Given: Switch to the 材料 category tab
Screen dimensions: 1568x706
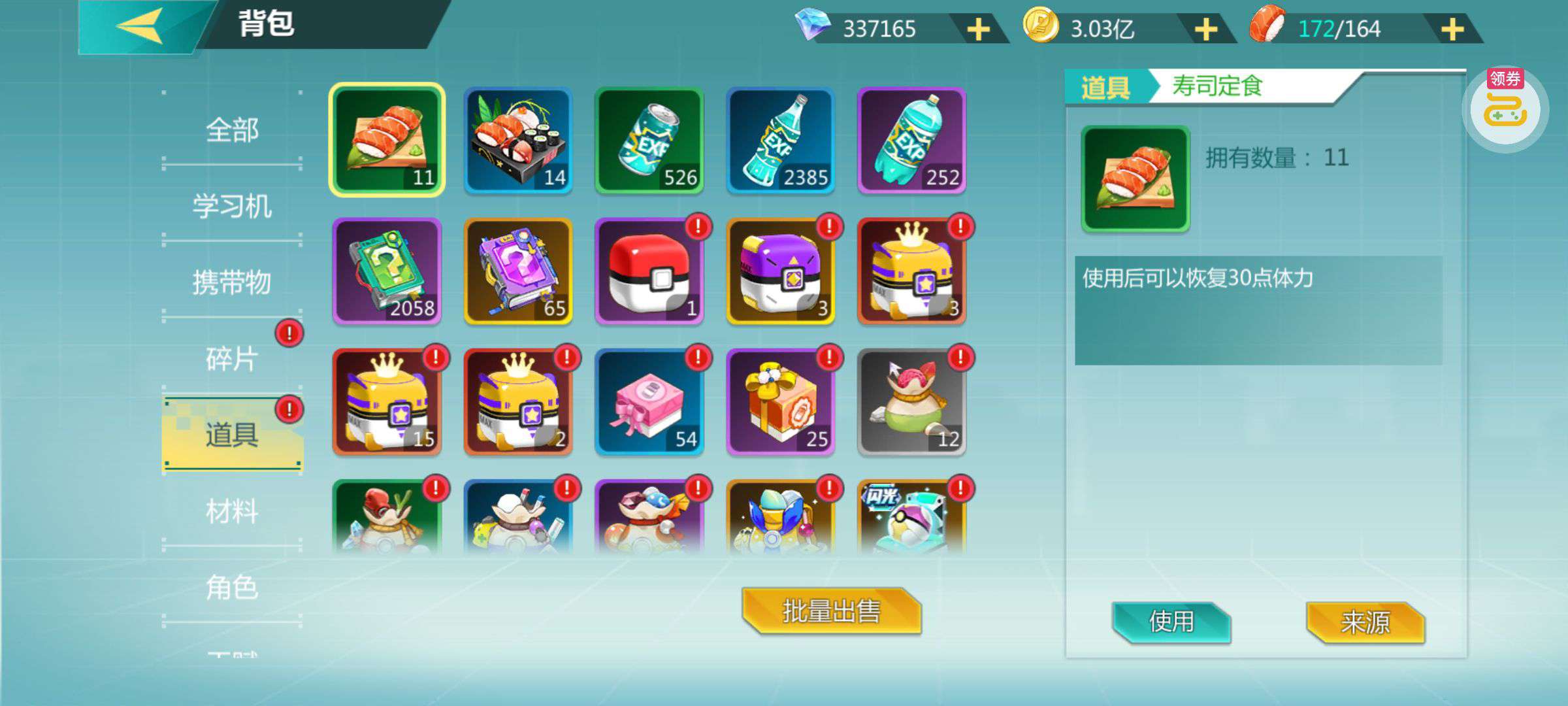Looking at the screenshot, I should pos(232,511).
